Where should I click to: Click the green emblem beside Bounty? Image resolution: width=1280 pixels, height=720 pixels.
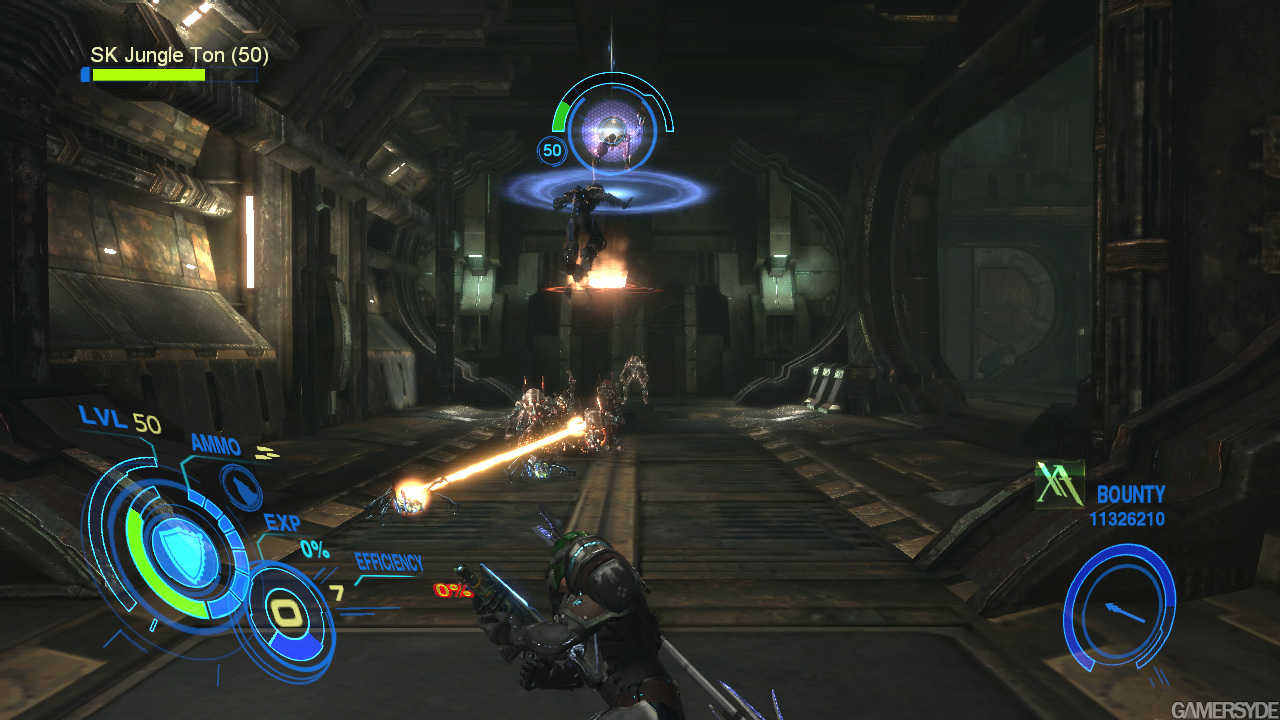(x=1060, y=485)
